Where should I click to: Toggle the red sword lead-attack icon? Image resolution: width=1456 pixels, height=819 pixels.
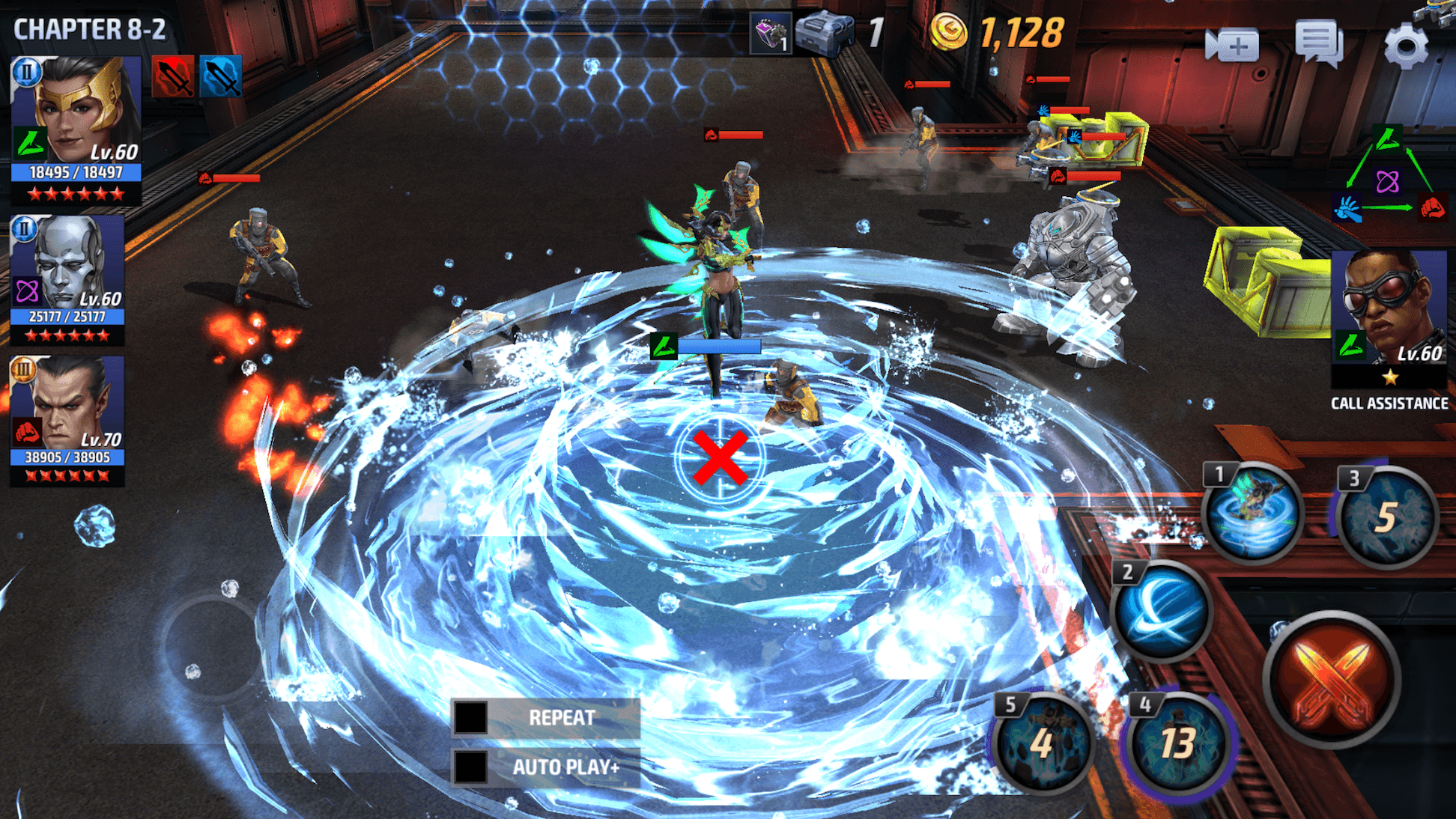pyautogui.click(x=175, y=77)
